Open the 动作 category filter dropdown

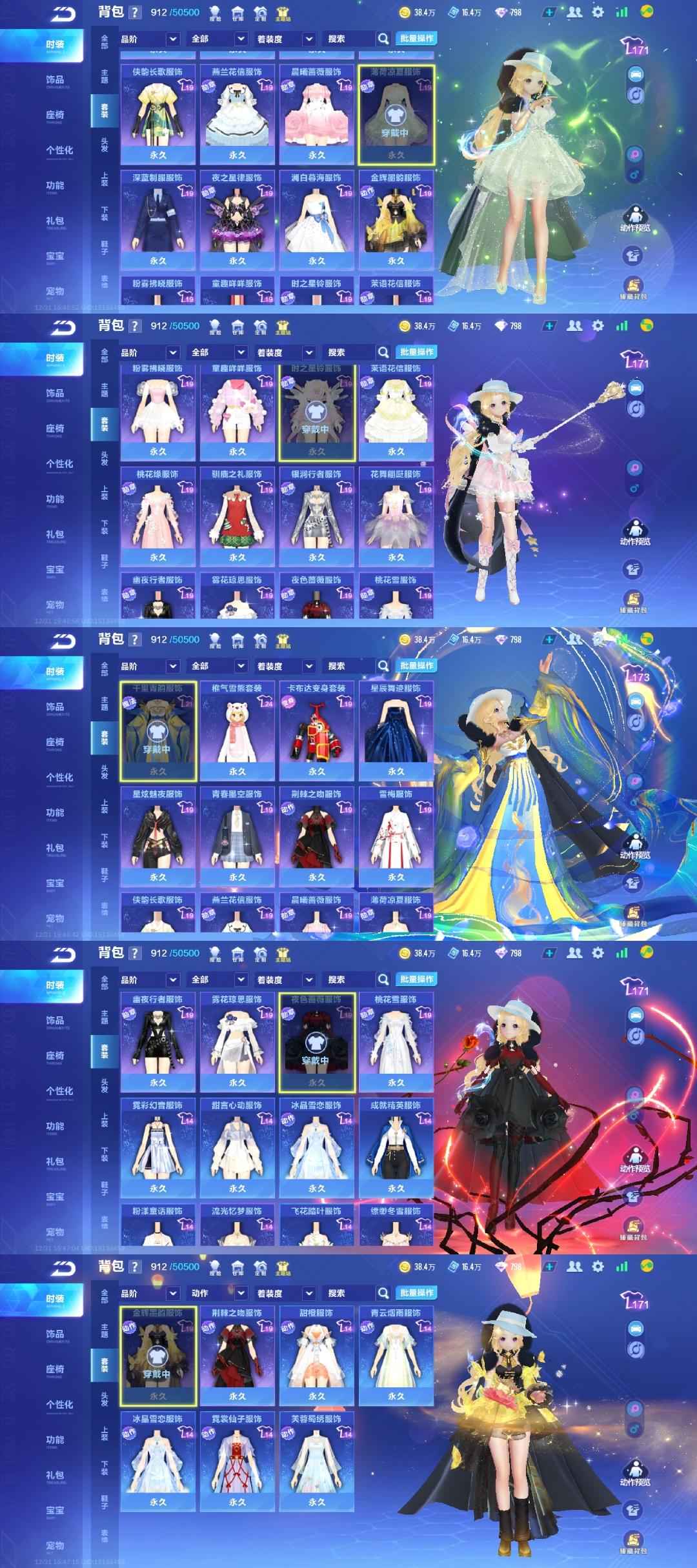(x=219, y=1293)
